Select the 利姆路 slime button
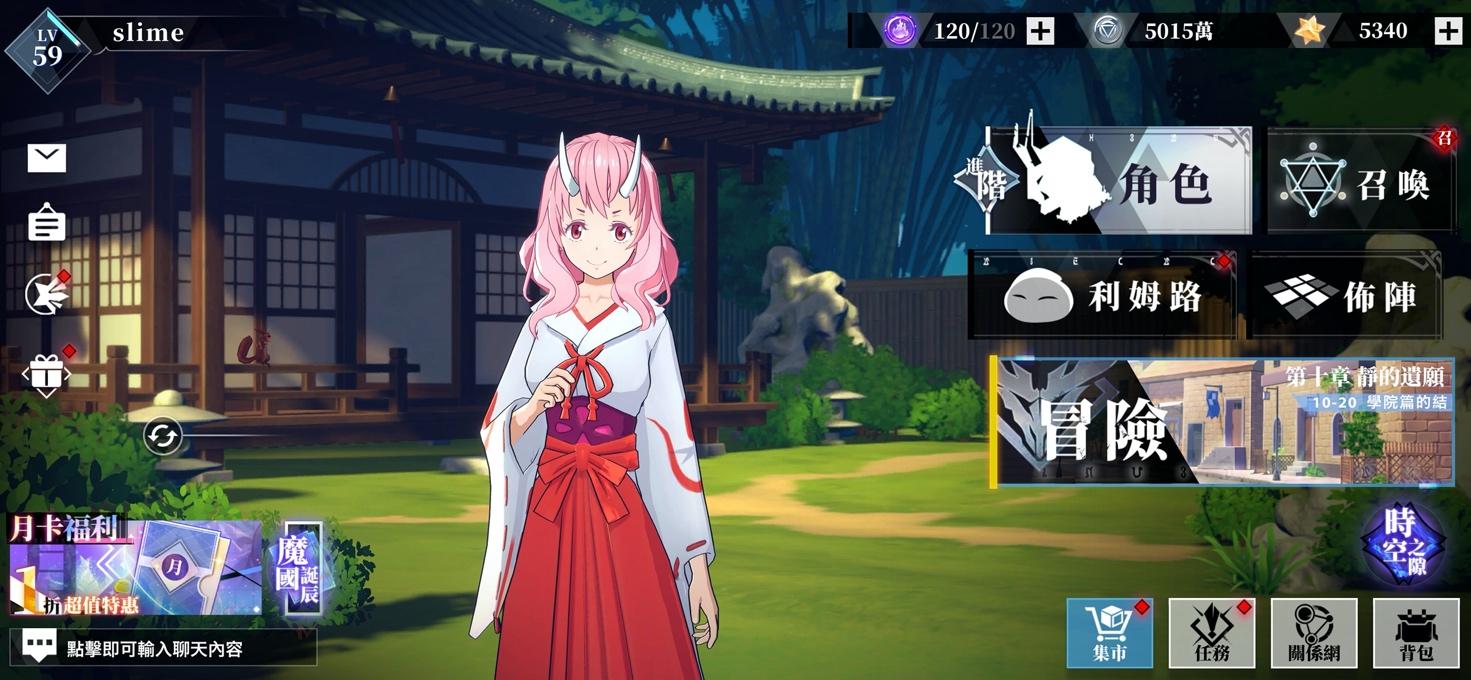1471x680 pixels. pos(1102,295)
